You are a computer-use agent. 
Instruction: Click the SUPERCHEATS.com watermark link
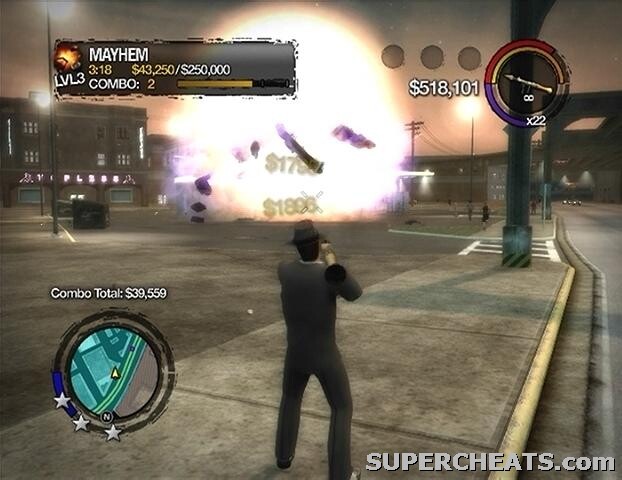(489, 462)
